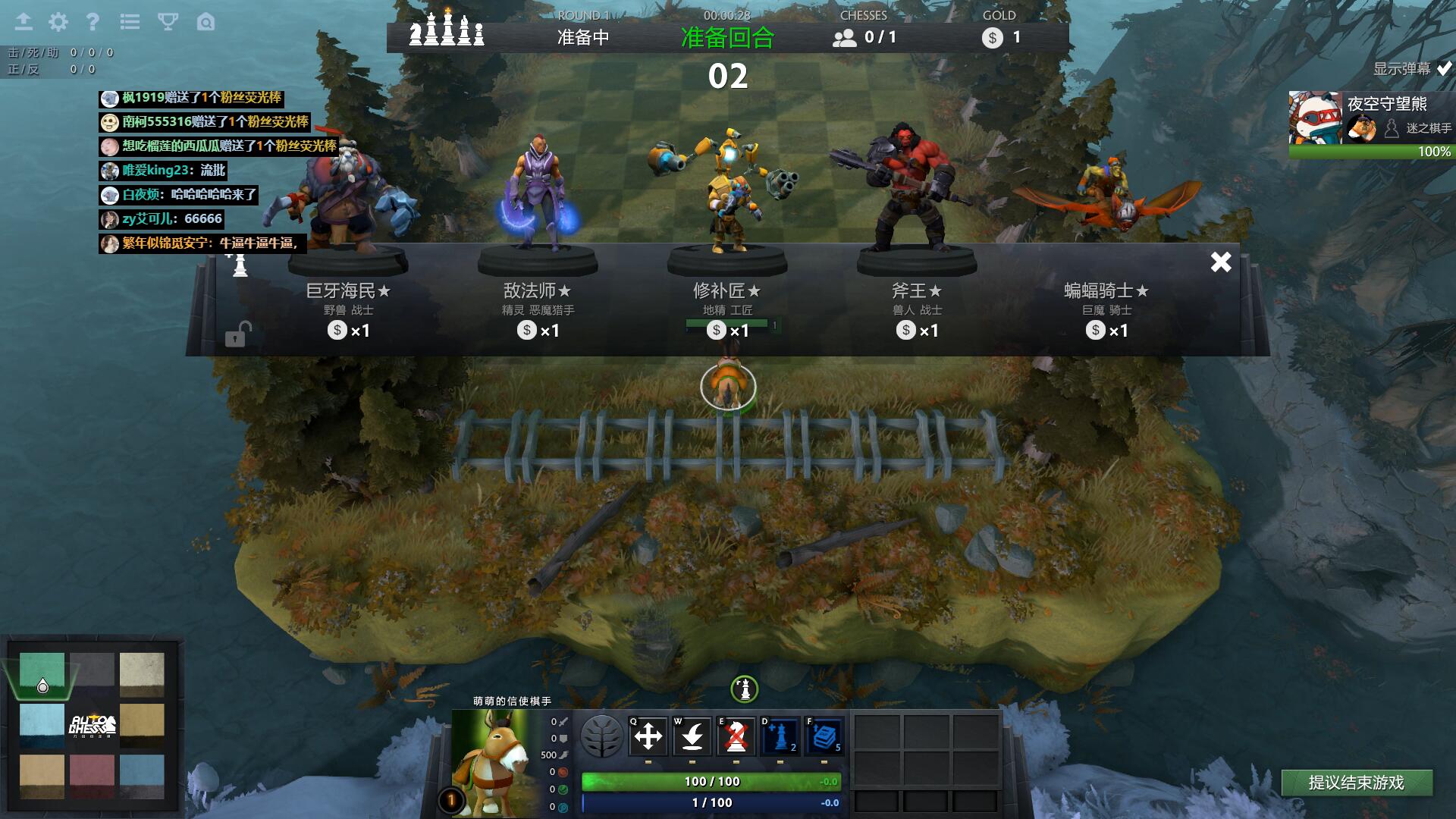Open the round chess shop button

click(x=745, y=689)
